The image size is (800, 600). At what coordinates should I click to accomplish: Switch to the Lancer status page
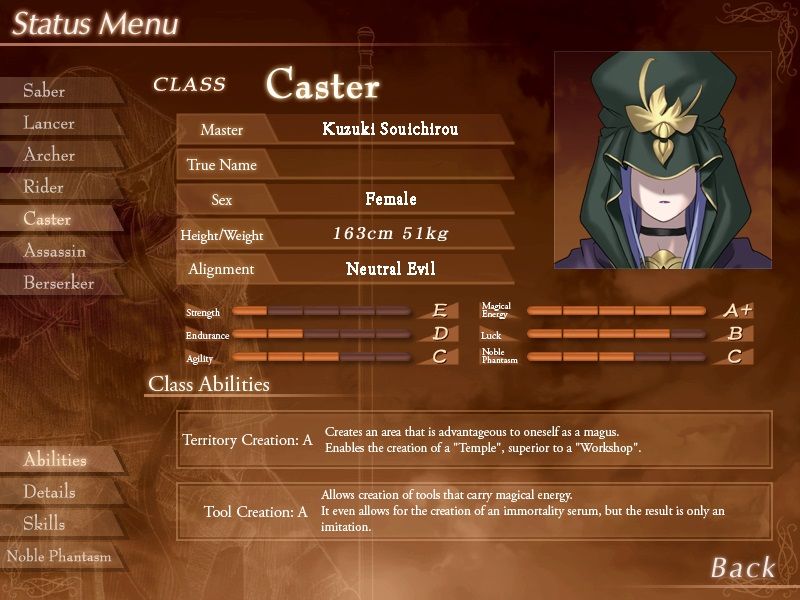50,123
